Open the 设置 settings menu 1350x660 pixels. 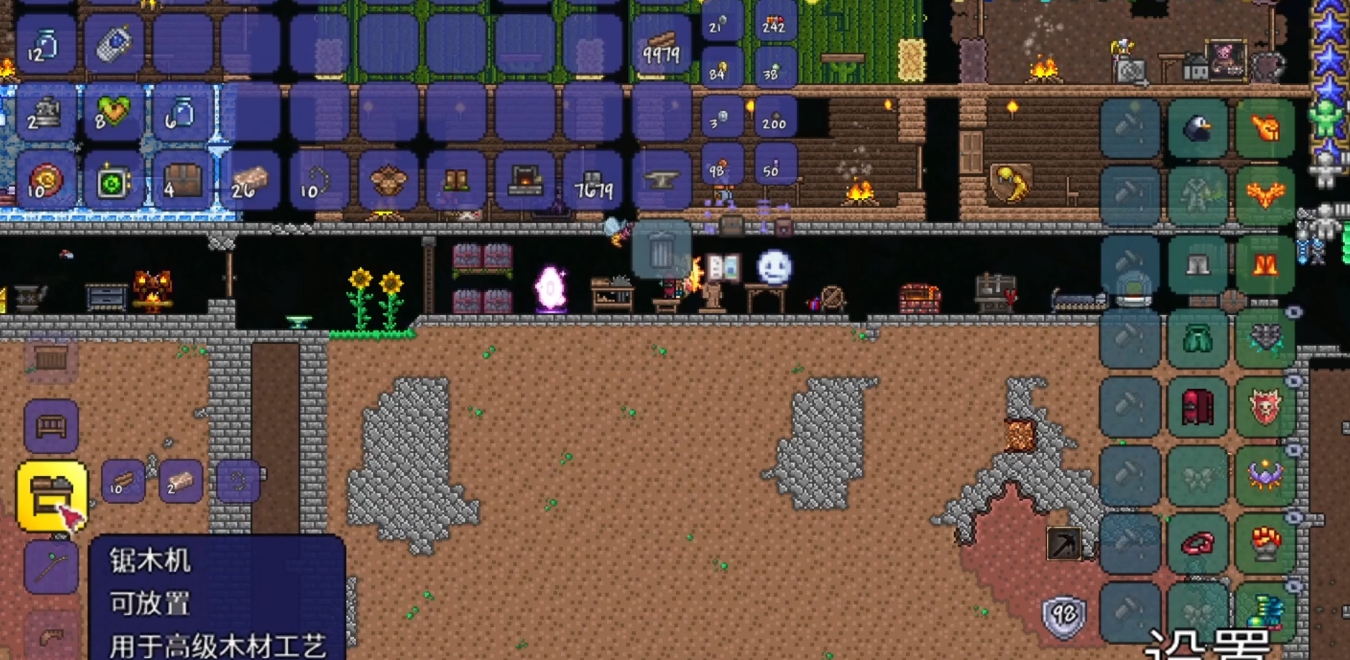point(1210,644)
